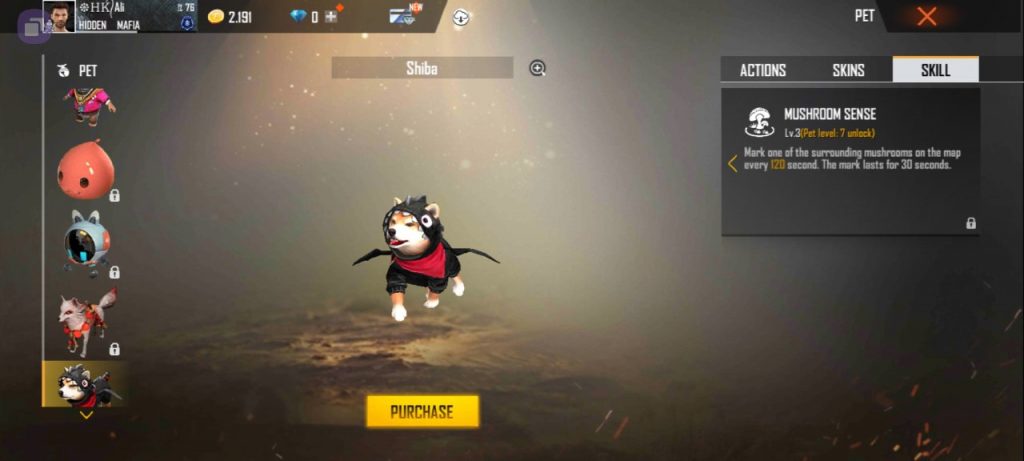Tap the purple screen-recorder overlay button

tap(32, 25)
